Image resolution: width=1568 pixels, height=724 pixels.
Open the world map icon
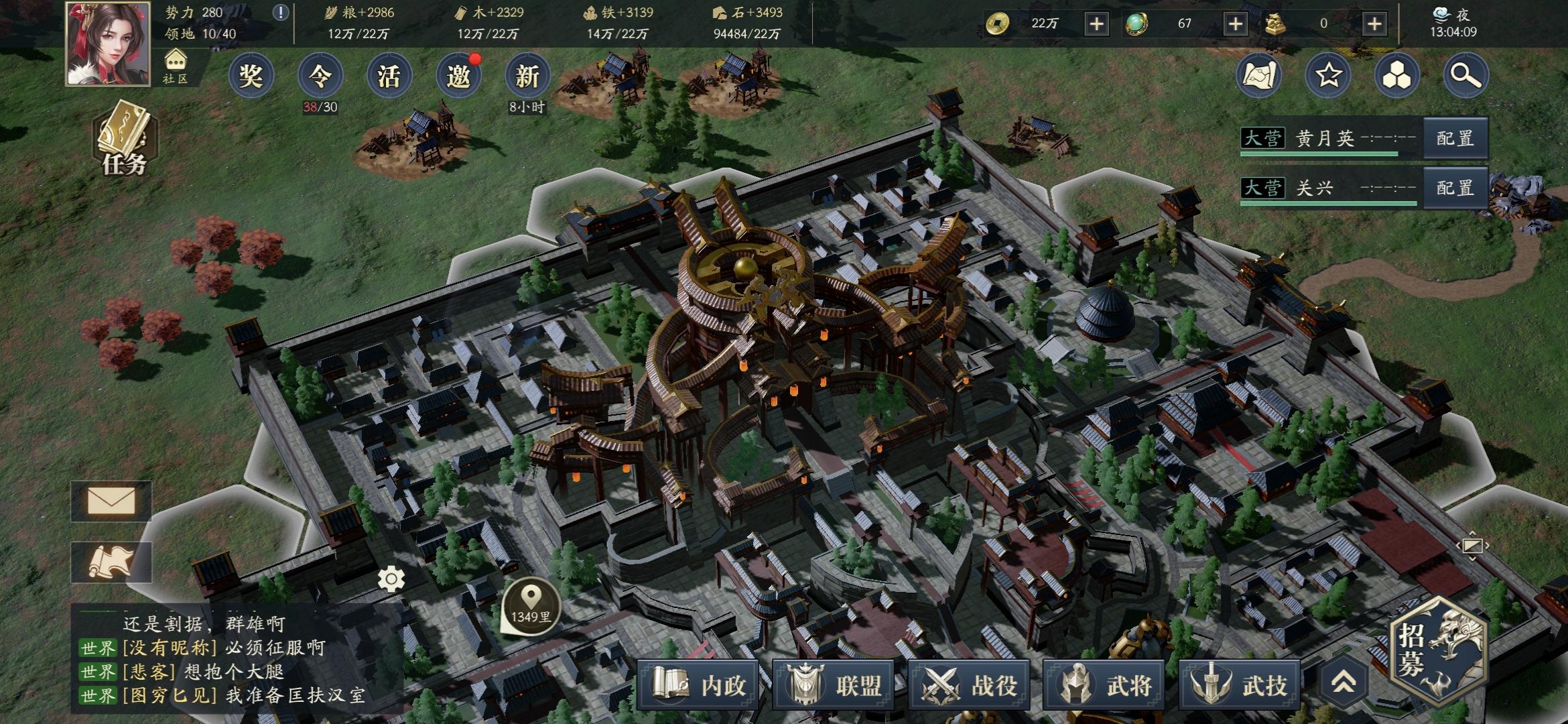pos(1258,76)
